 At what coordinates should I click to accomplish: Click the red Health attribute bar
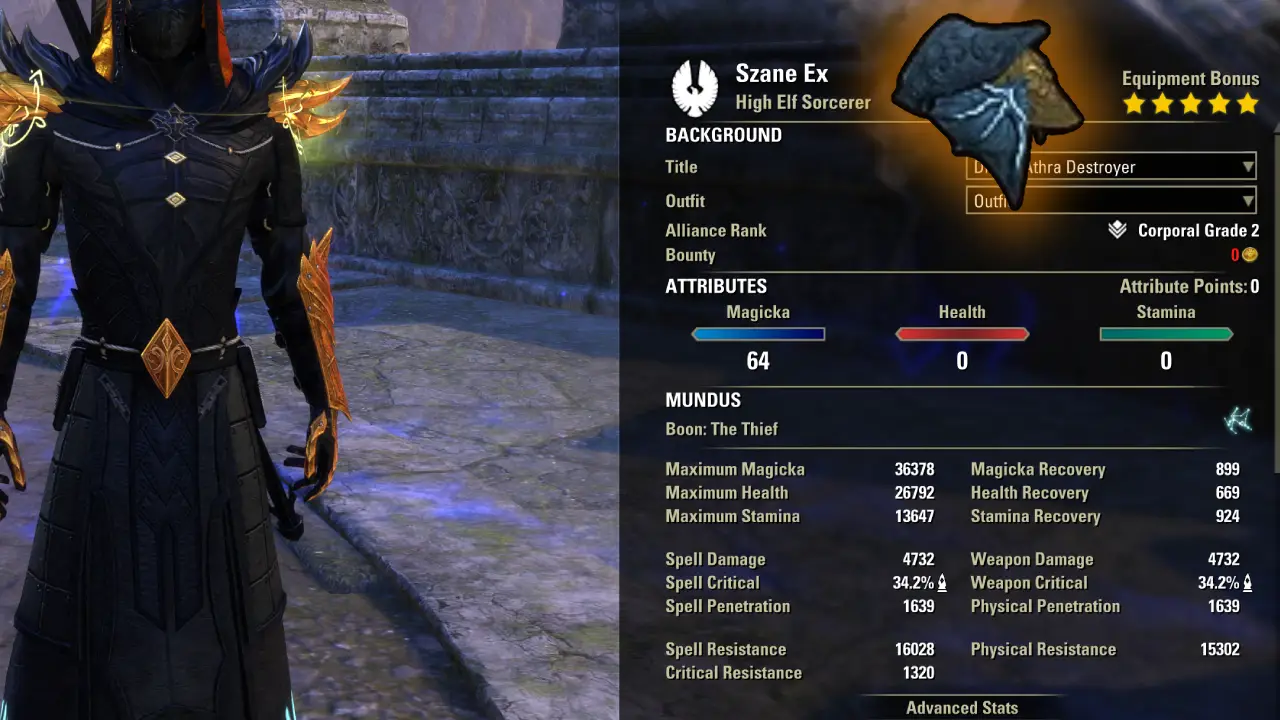[962, 334]
